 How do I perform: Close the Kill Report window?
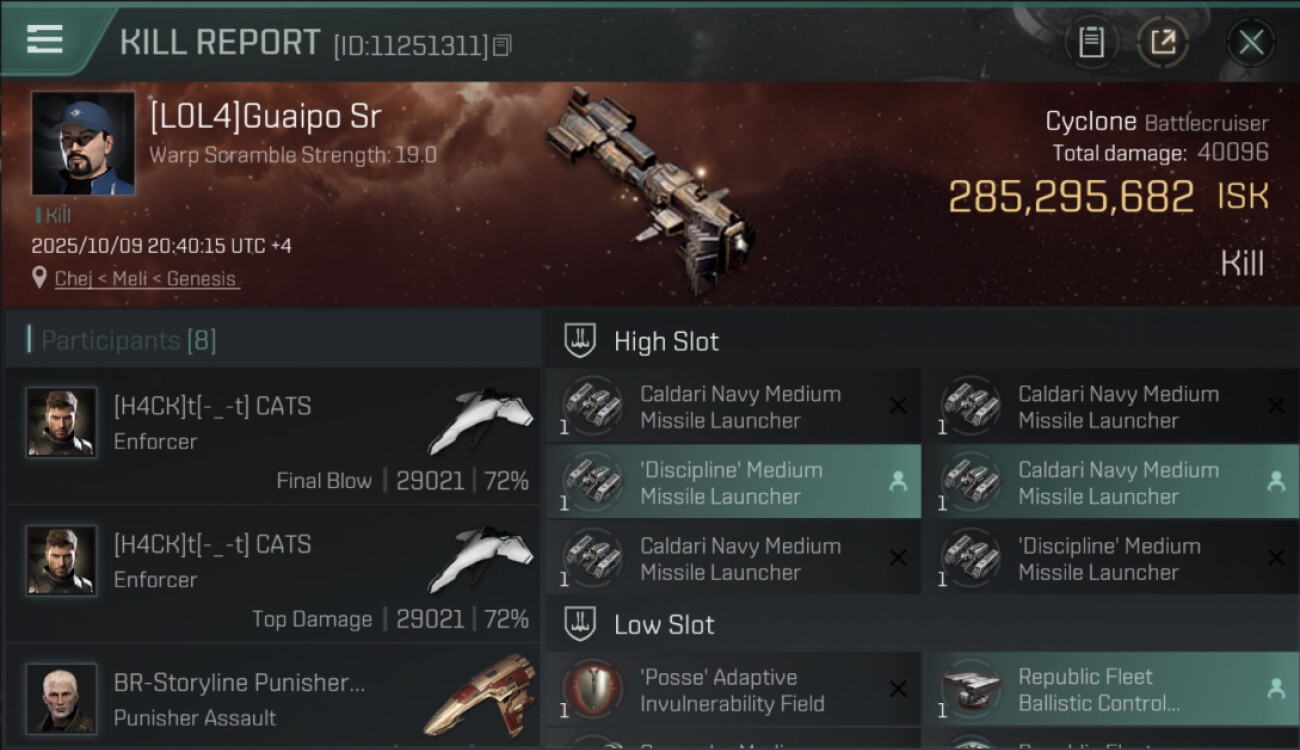(x=1250, y=43)
